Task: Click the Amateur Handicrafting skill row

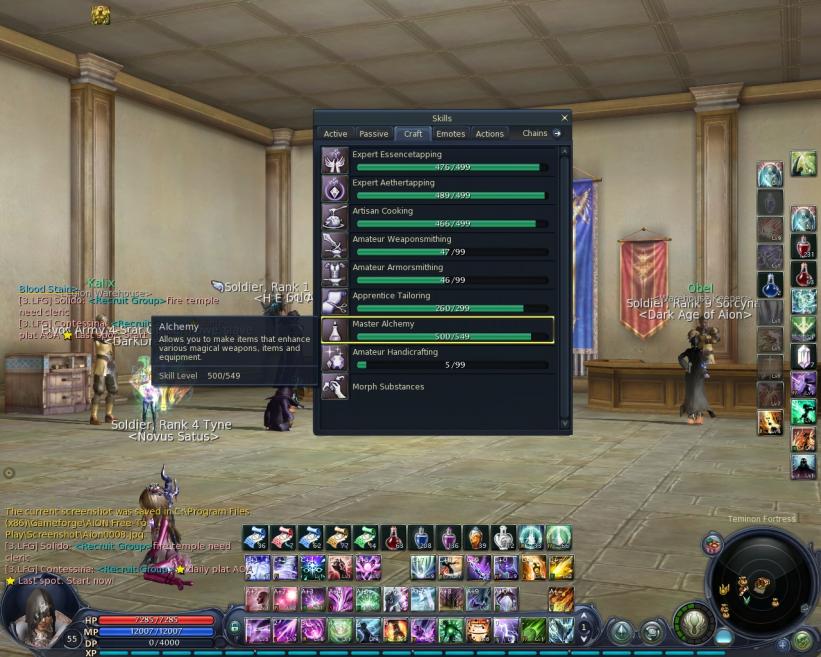Action: pyautogui.click(x=437, y=357)
